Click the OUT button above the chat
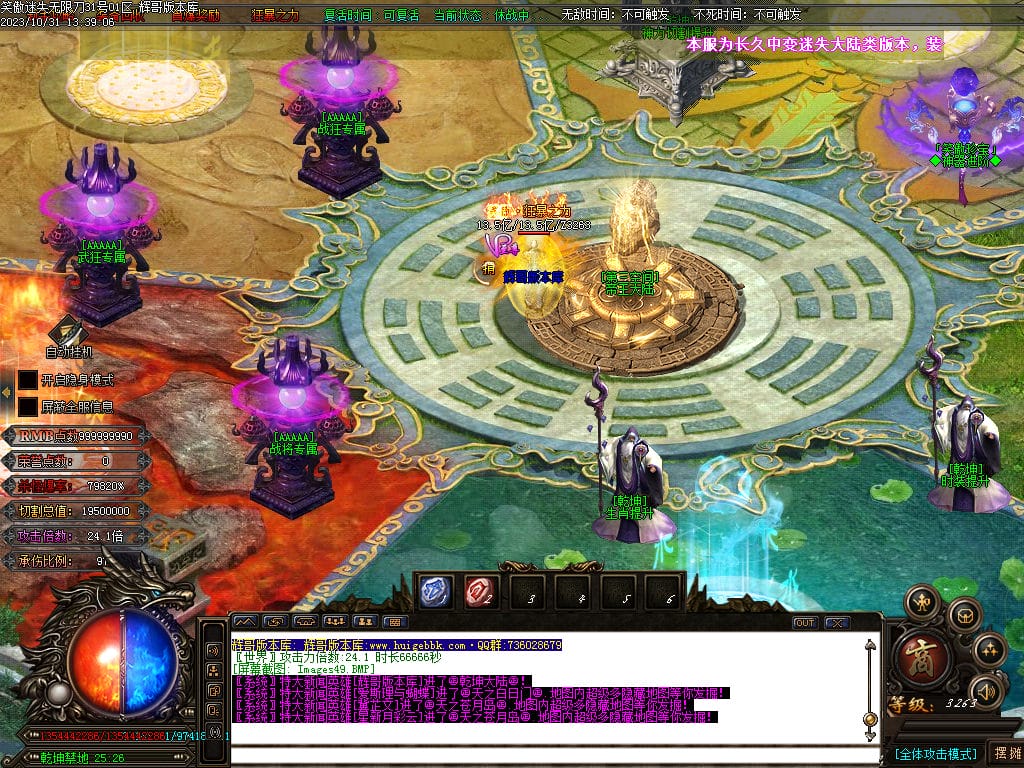 click(x=804, y=622)
